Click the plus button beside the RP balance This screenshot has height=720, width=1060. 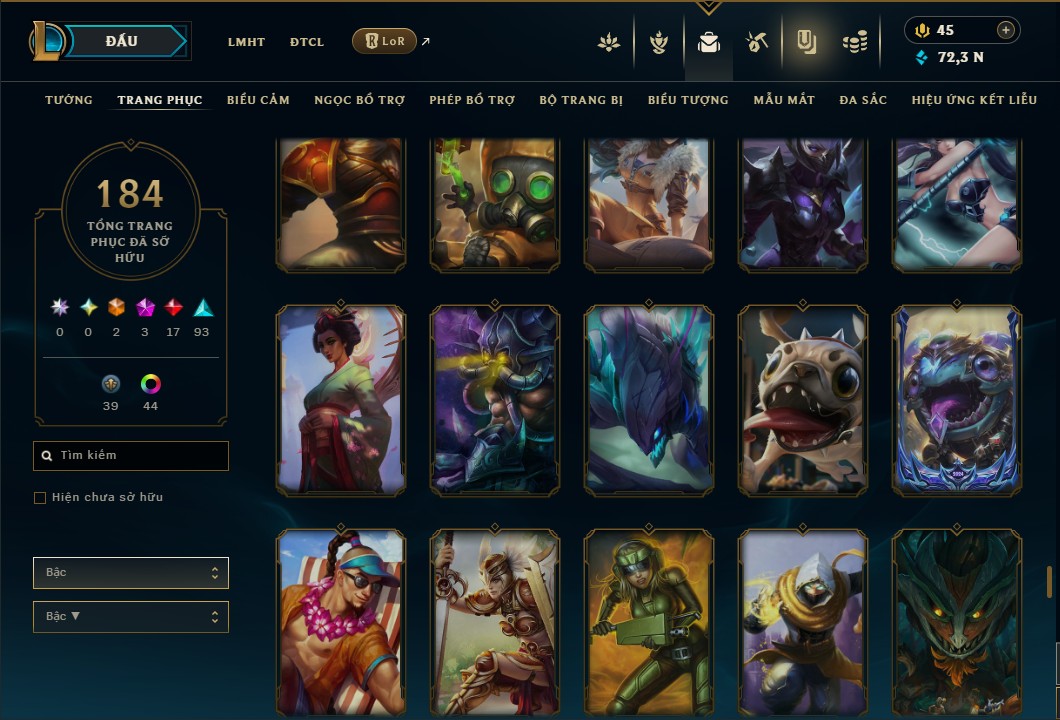click(1006, 30)
